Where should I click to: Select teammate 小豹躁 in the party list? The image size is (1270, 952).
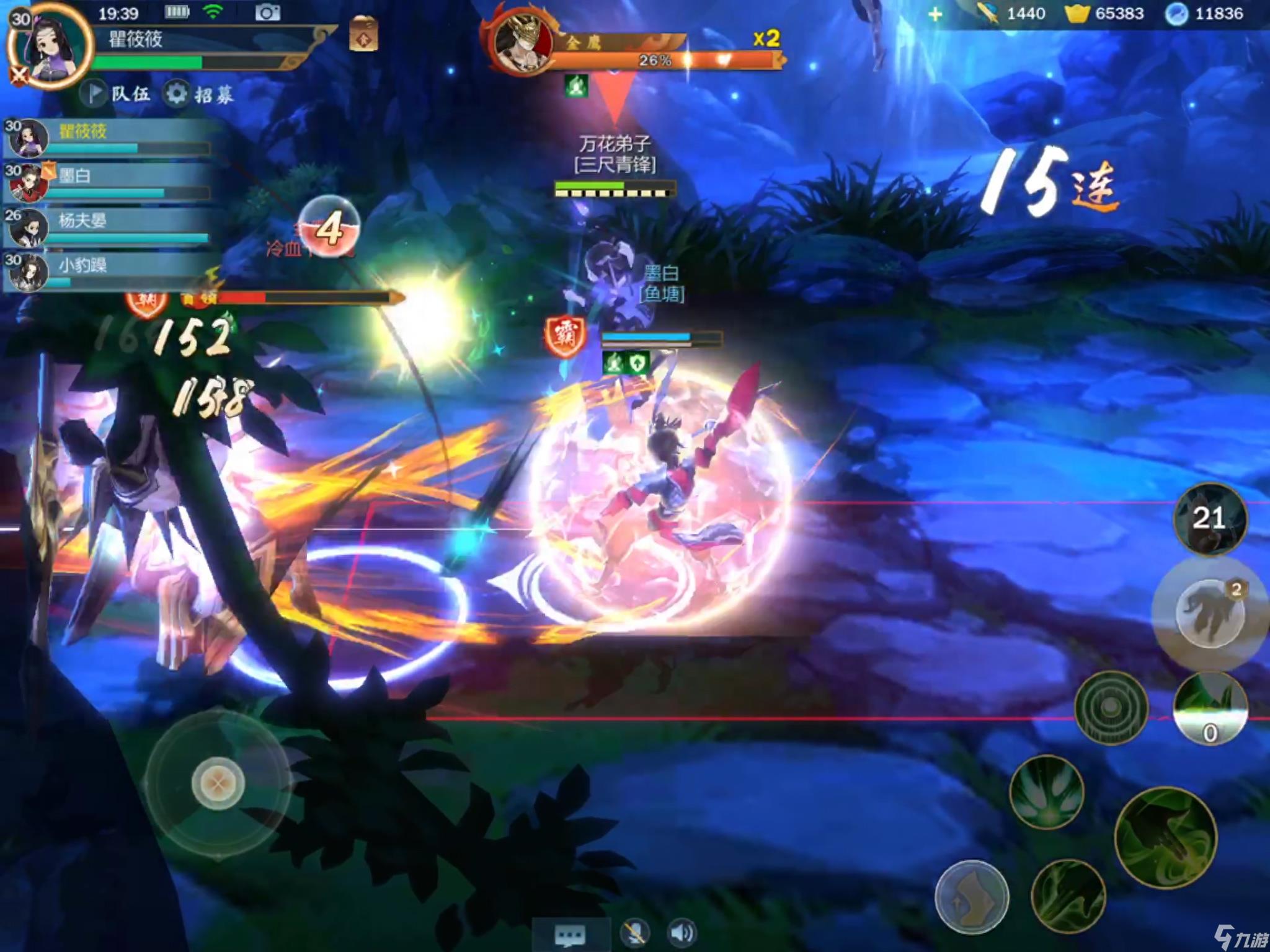click(105, 272)
